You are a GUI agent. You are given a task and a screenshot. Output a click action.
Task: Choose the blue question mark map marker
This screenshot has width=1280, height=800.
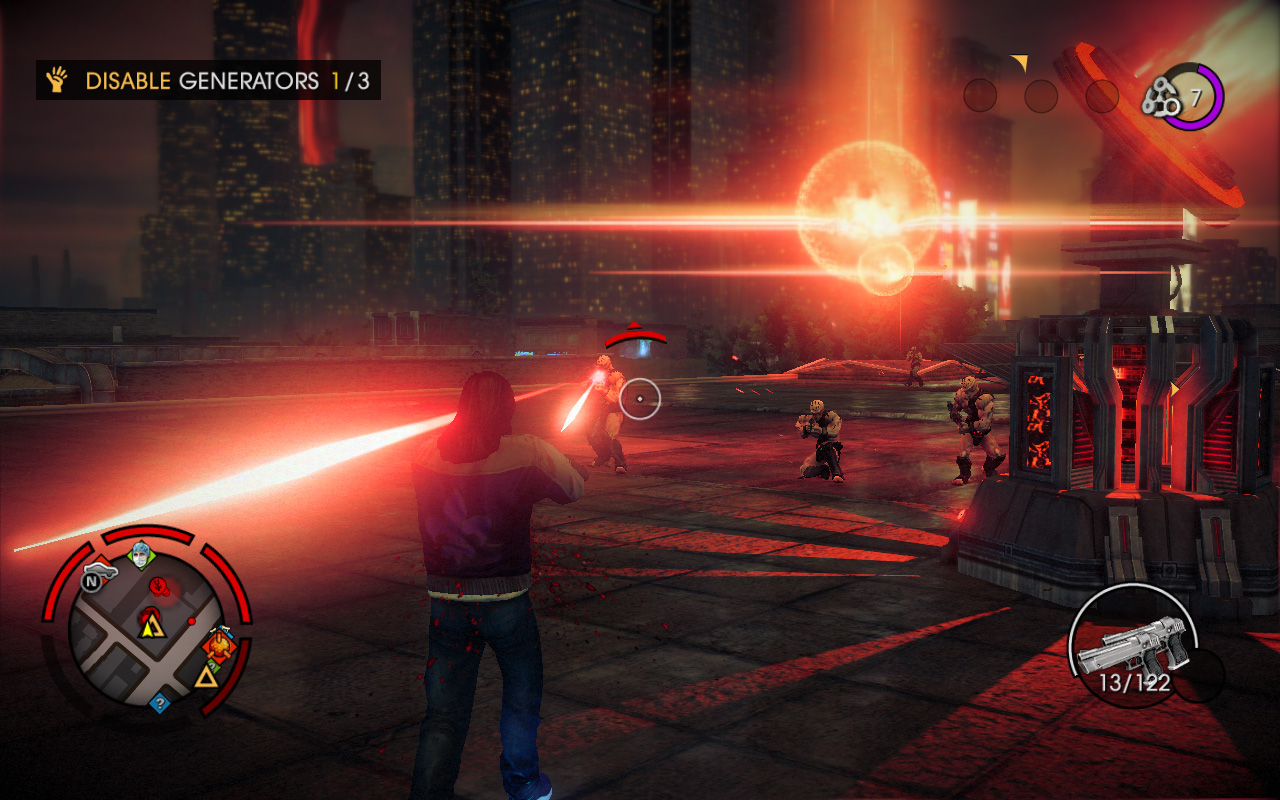[158, 703]
